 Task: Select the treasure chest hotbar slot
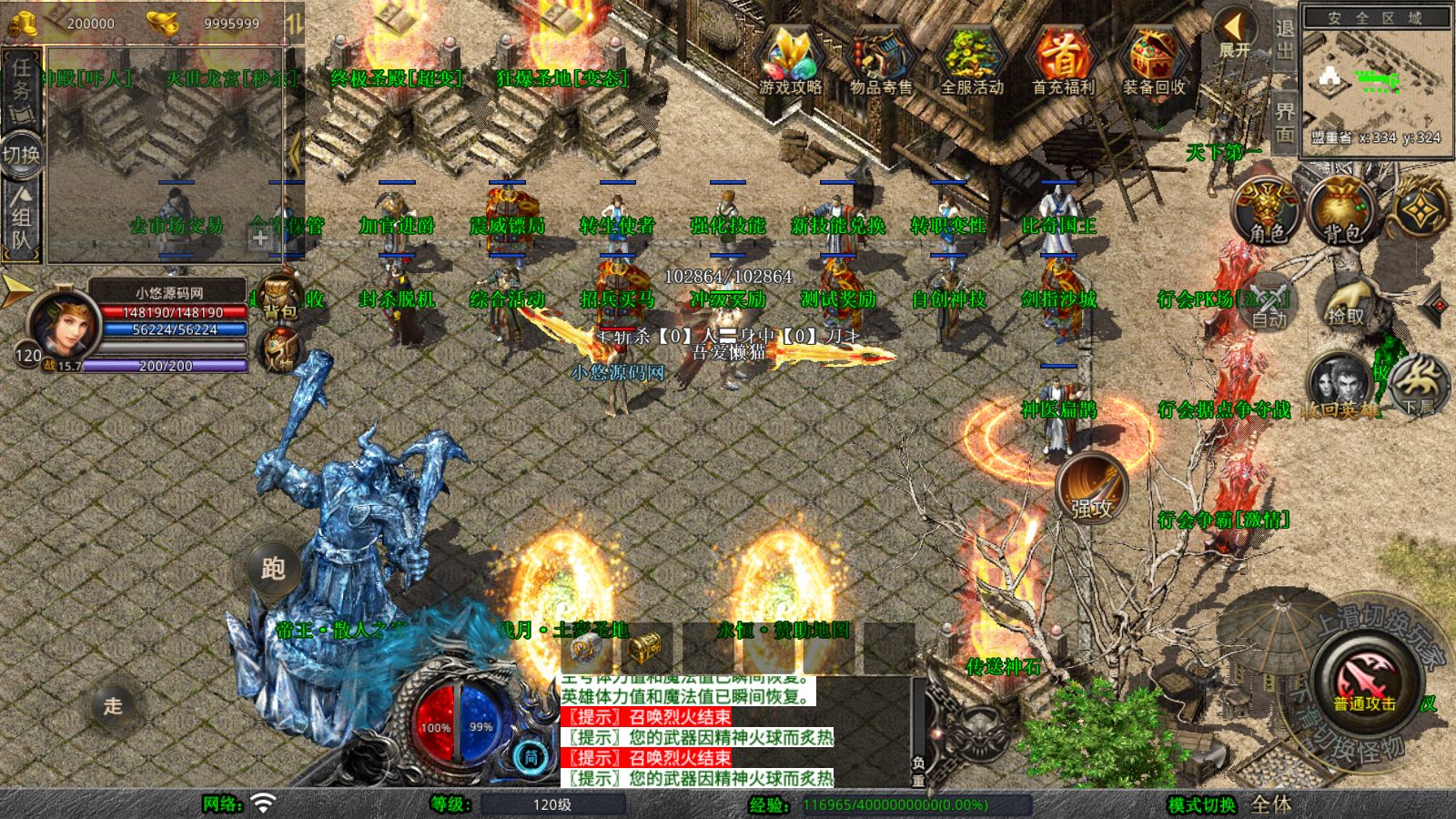pos(643,647)
